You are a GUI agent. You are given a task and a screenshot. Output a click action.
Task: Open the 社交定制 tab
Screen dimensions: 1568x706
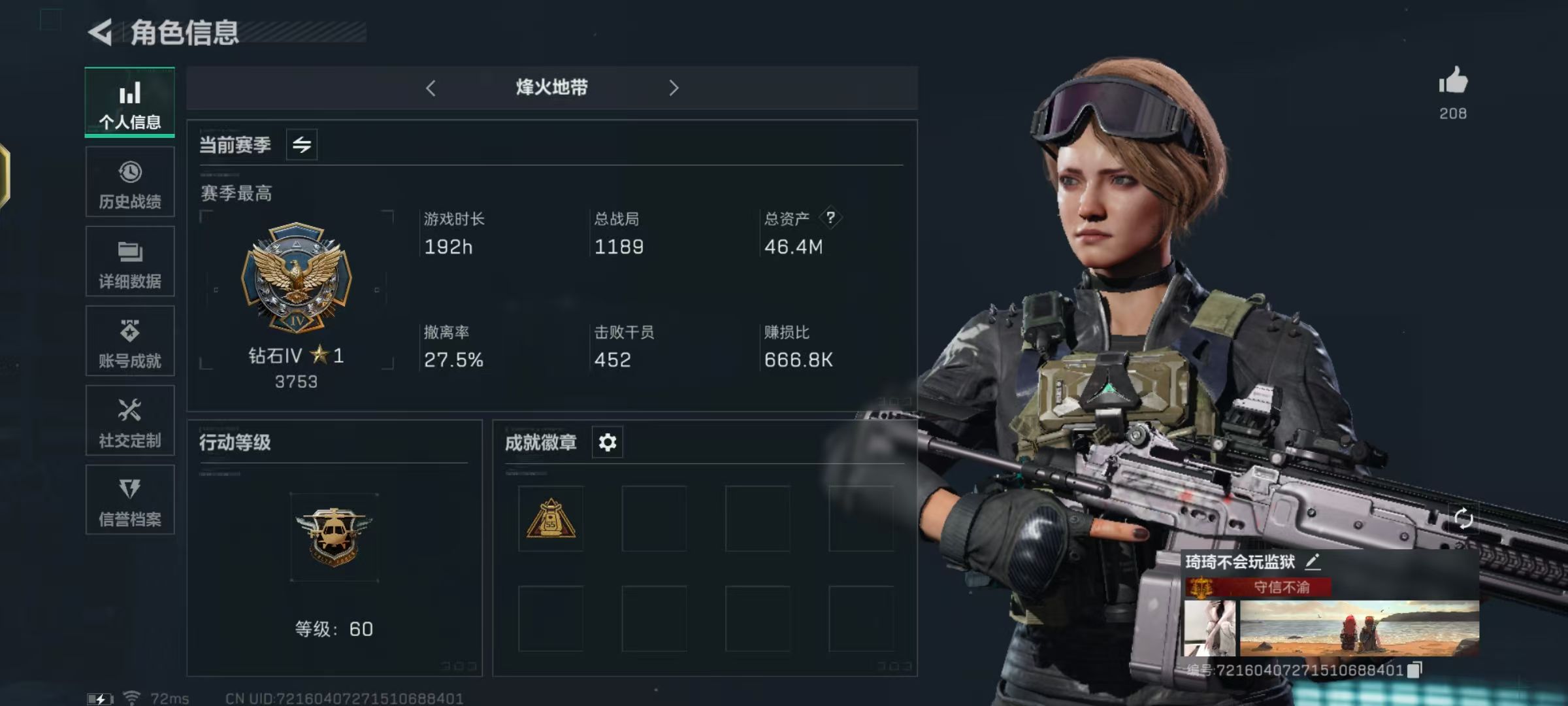tap(130, 422)
